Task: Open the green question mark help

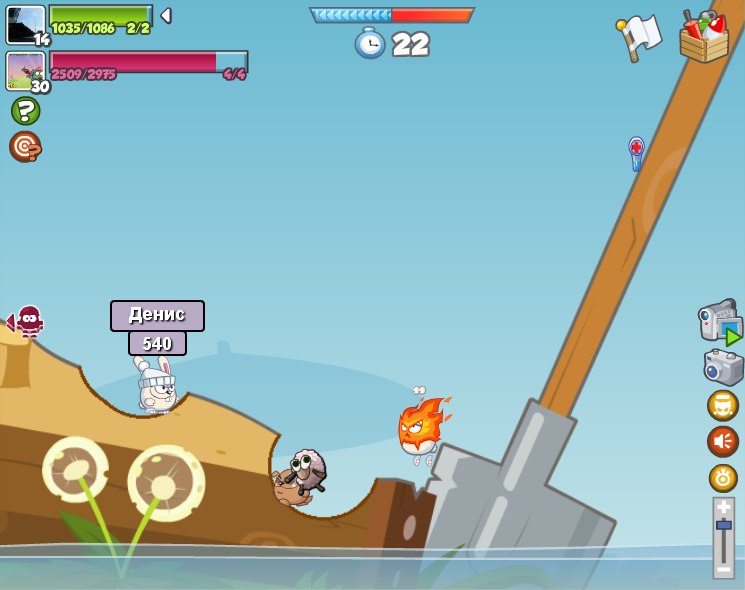Action: tap(25, 110)
